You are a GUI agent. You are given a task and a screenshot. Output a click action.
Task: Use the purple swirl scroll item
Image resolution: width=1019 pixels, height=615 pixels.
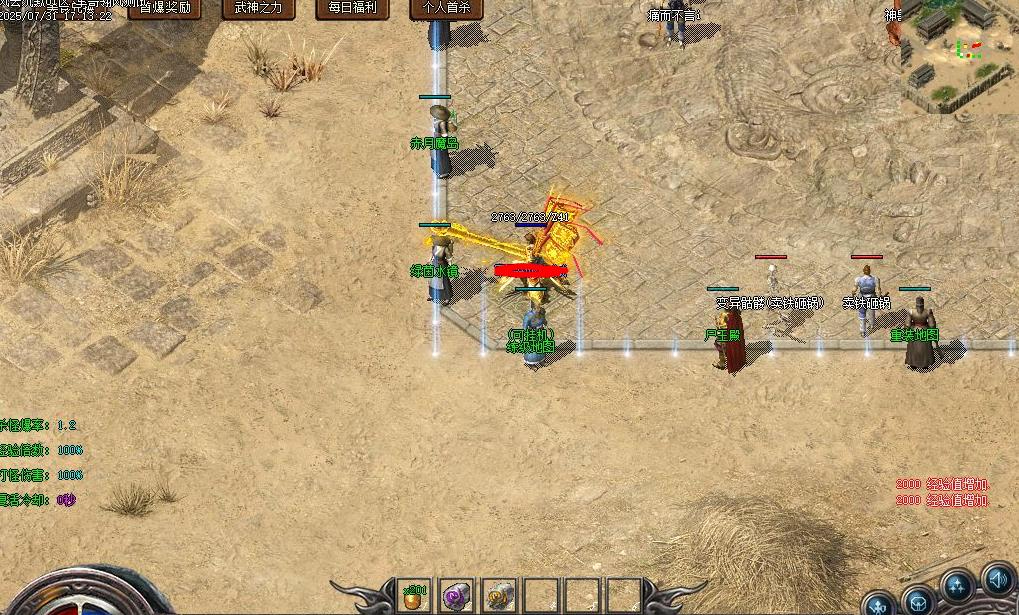pyautogui.click(x=456, y=595)
